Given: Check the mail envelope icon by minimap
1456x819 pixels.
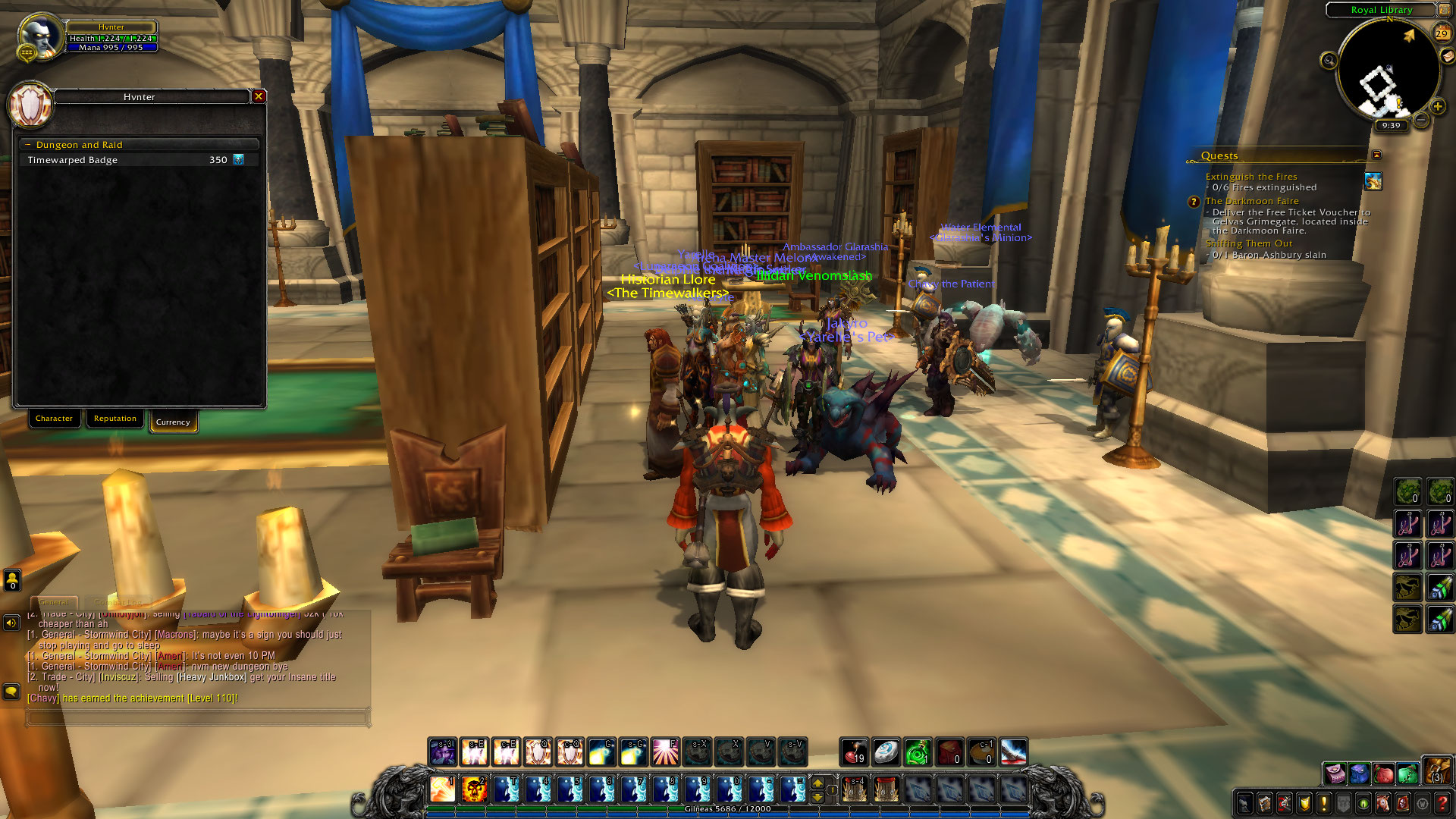Looking at the screenshot, I should [1448, 56].
